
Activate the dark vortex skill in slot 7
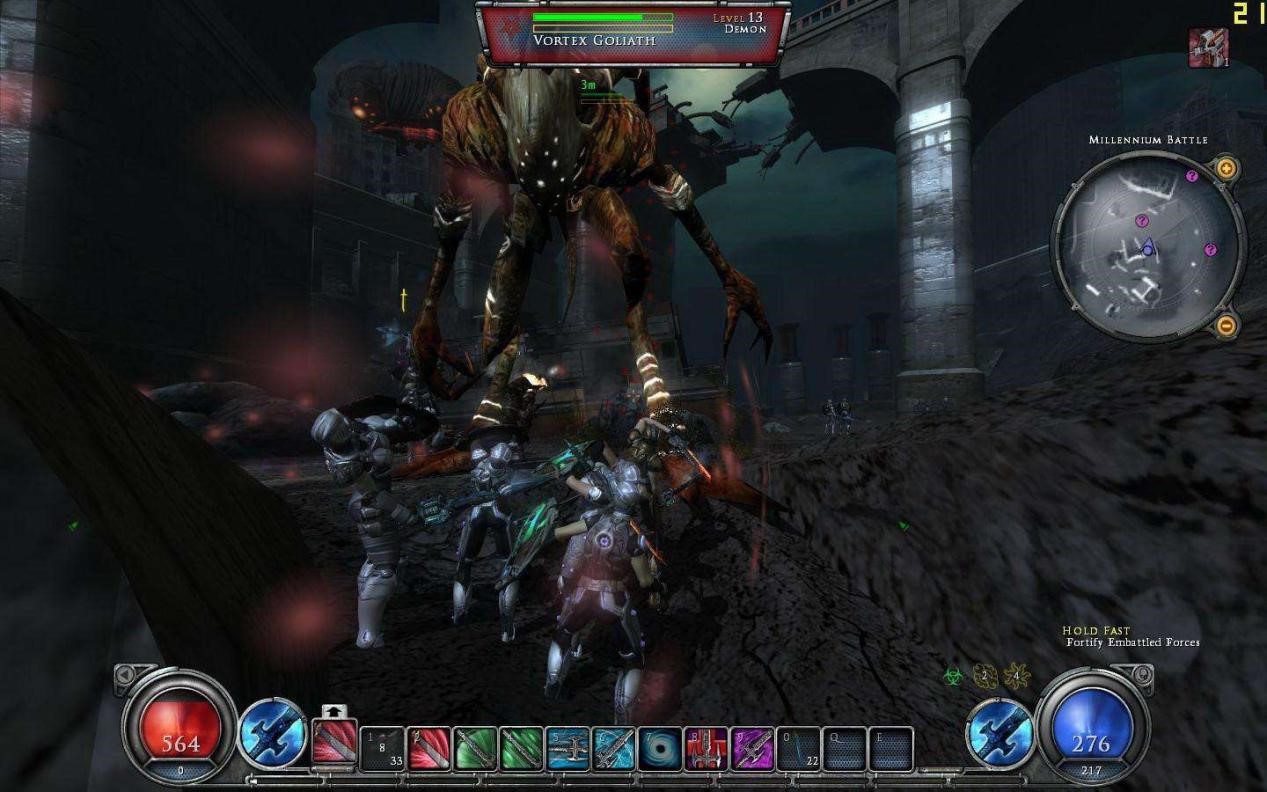(x=659, y=748)
